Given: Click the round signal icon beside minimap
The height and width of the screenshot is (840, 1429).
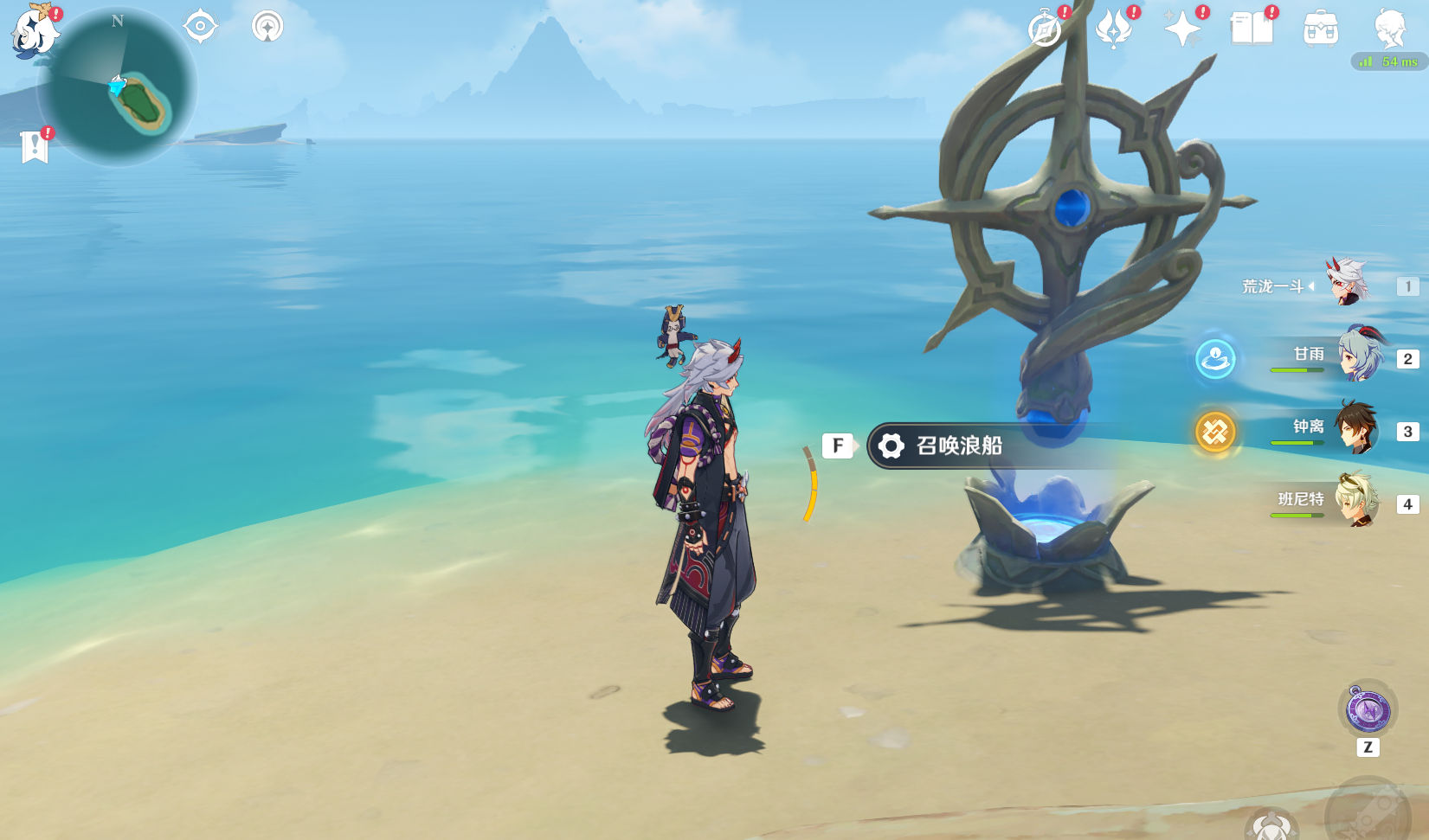Looking at the screenshot, I should pos(267,26).
